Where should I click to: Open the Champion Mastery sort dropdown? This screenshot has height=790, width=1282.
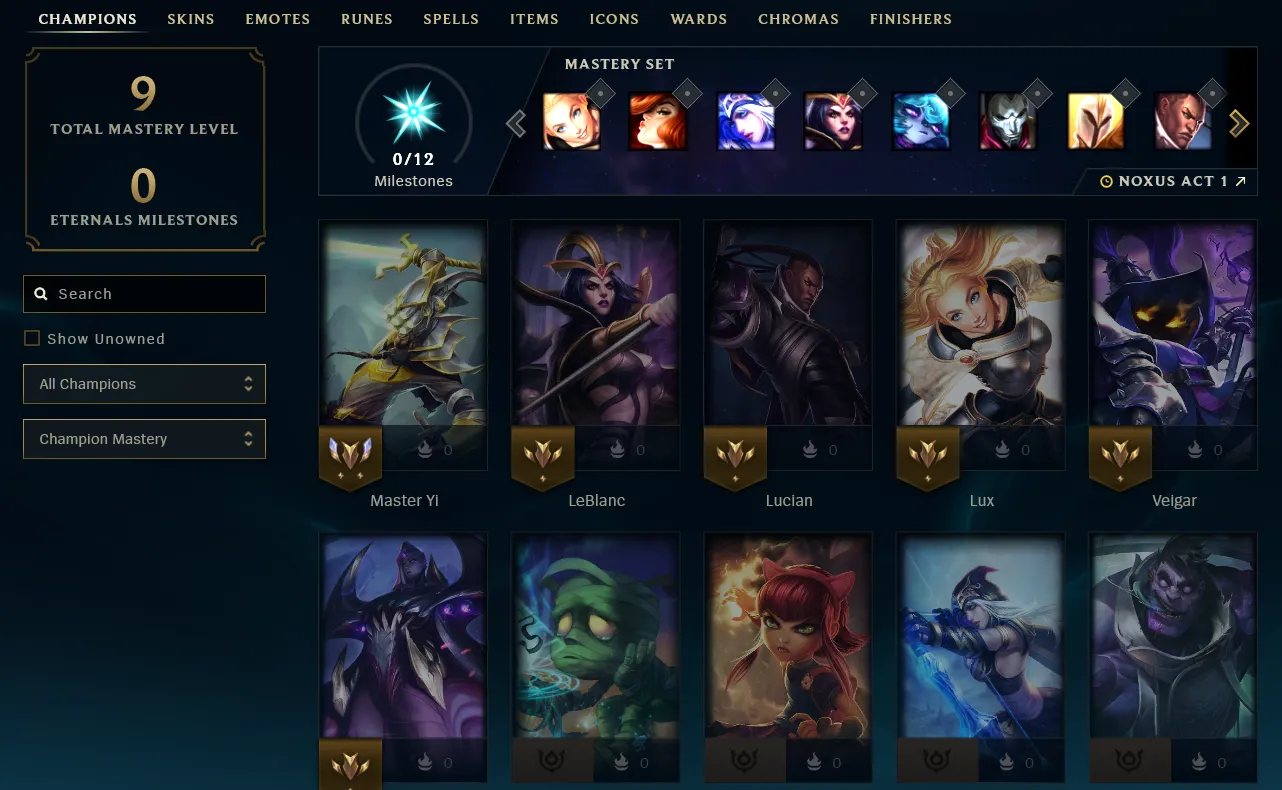[144, 439]
